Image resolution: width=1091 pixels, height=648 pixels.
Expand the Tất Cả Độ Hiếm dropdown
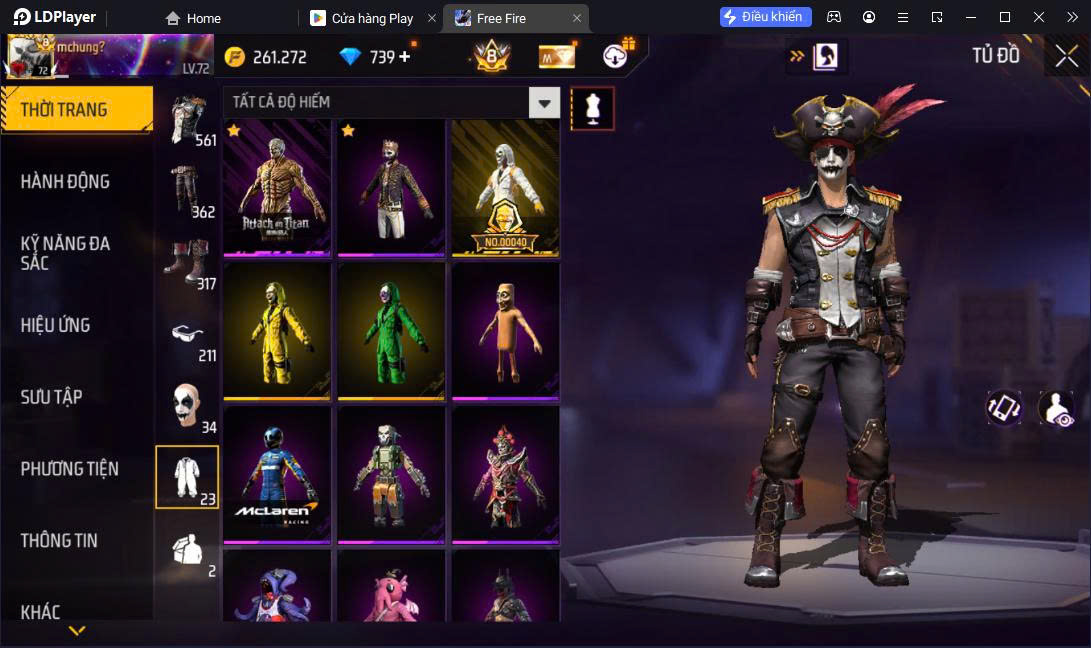[x=544, y=102]
